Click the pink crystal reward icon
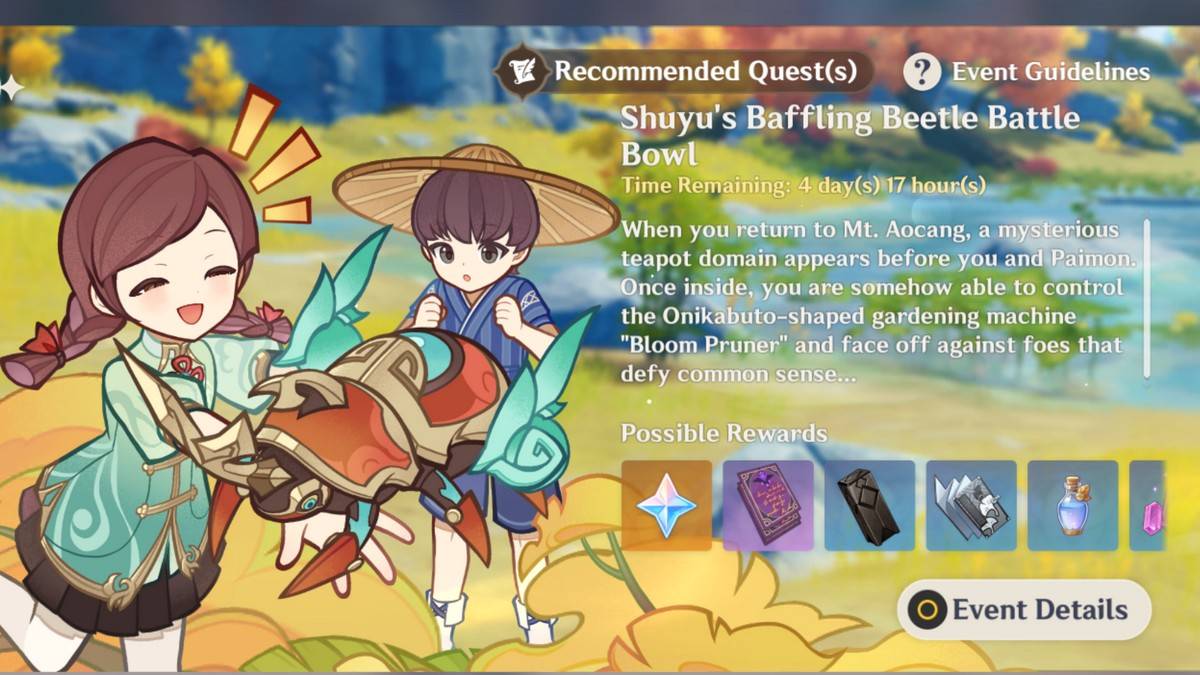1200x675 pixels. [1148, 505]
